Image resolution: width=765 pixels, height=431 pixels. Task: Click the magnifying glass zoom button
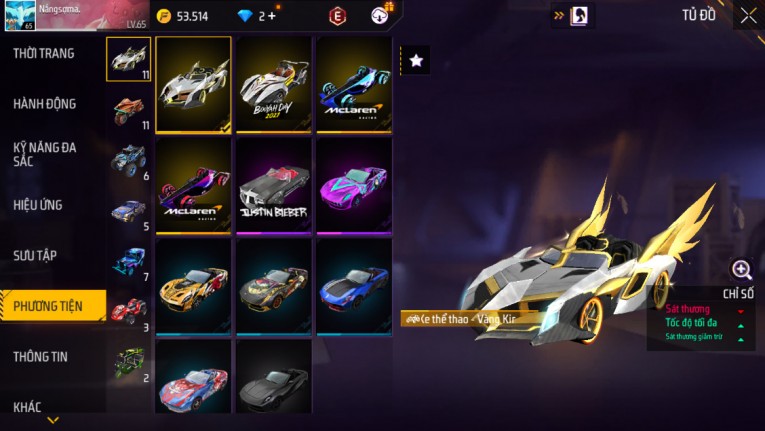point(741,269)
